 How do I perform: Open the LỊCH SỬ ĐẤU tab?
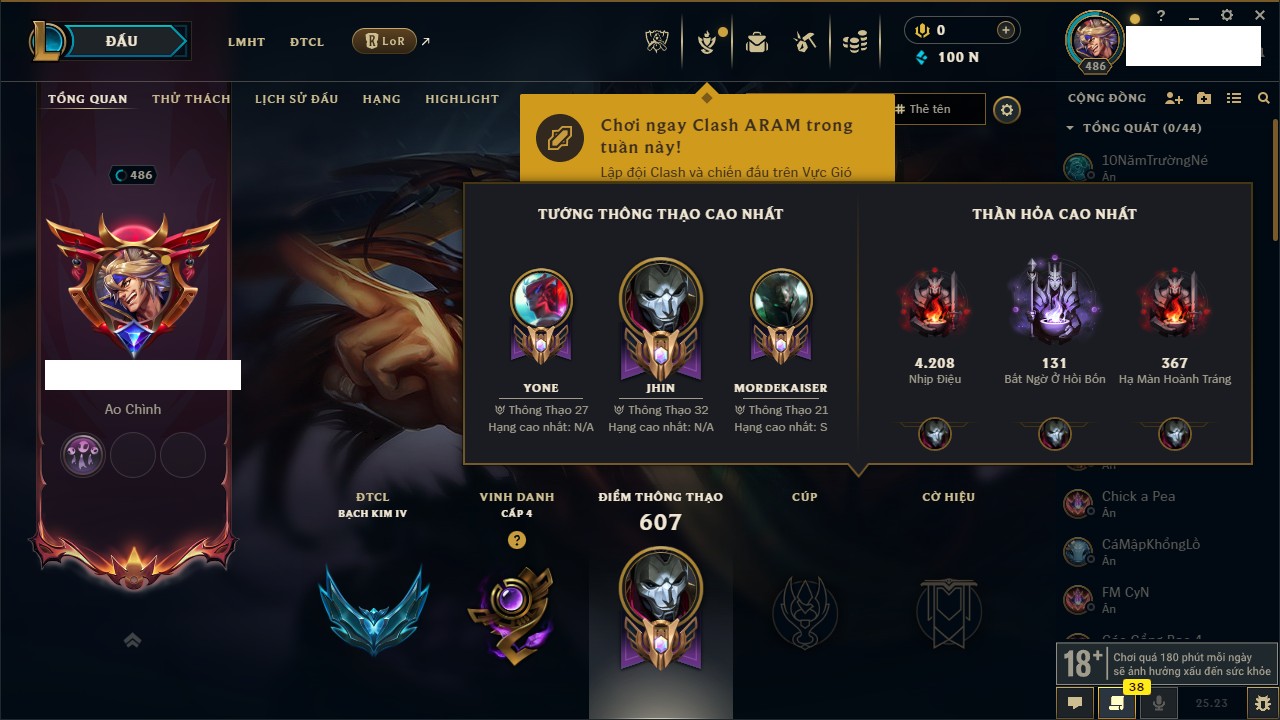coord(296,99)
